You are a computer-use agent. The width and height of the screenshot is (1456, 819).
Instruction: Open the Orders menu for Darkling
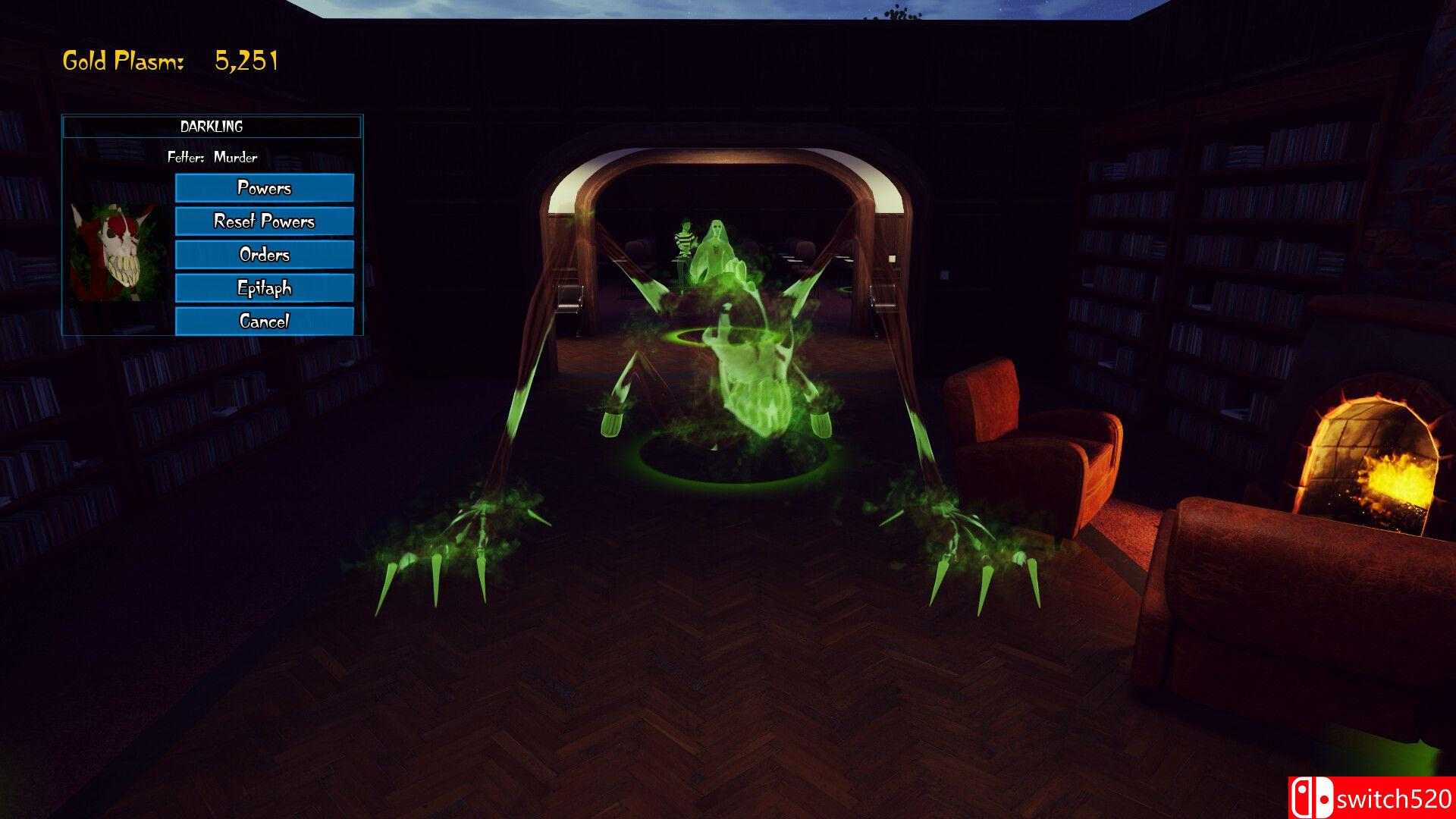coord(264,255)
